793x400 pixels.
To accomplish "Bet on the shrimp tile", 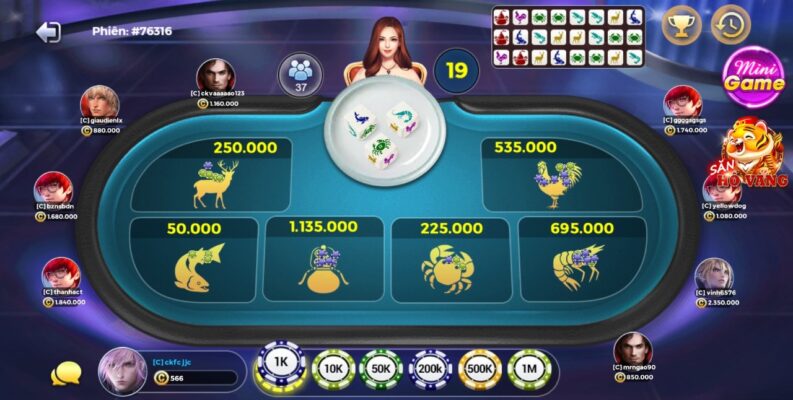I will (x=578, y=260).
